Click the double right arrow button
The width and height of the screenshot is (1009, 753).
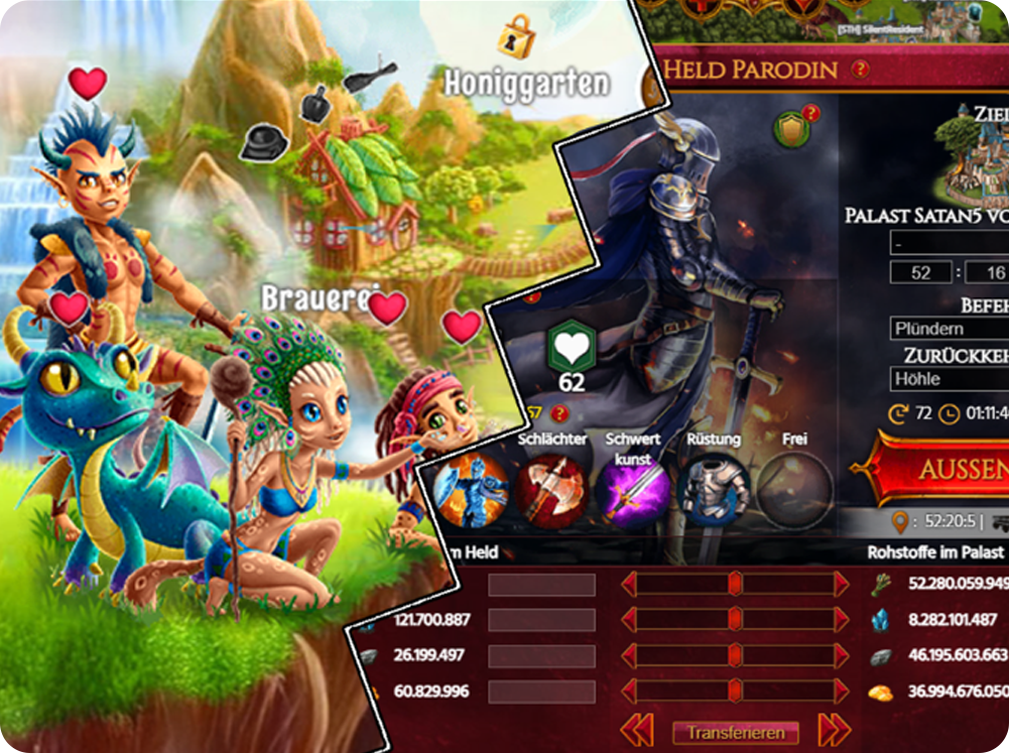[x=834, y=731]
